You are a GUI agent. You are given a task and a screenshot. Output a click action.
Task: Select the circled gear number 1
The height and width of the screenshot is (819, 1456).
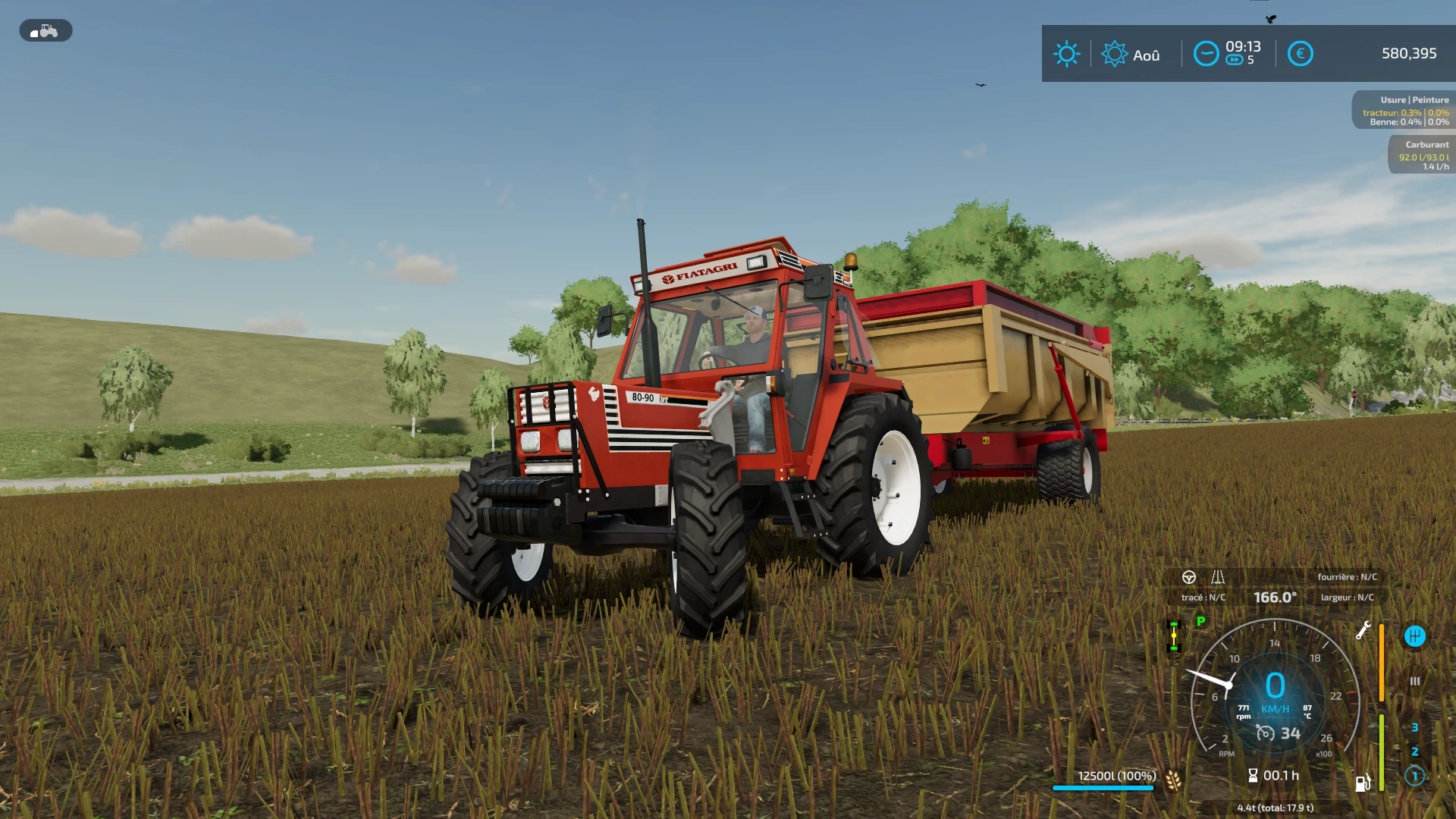click(1414, 776)
